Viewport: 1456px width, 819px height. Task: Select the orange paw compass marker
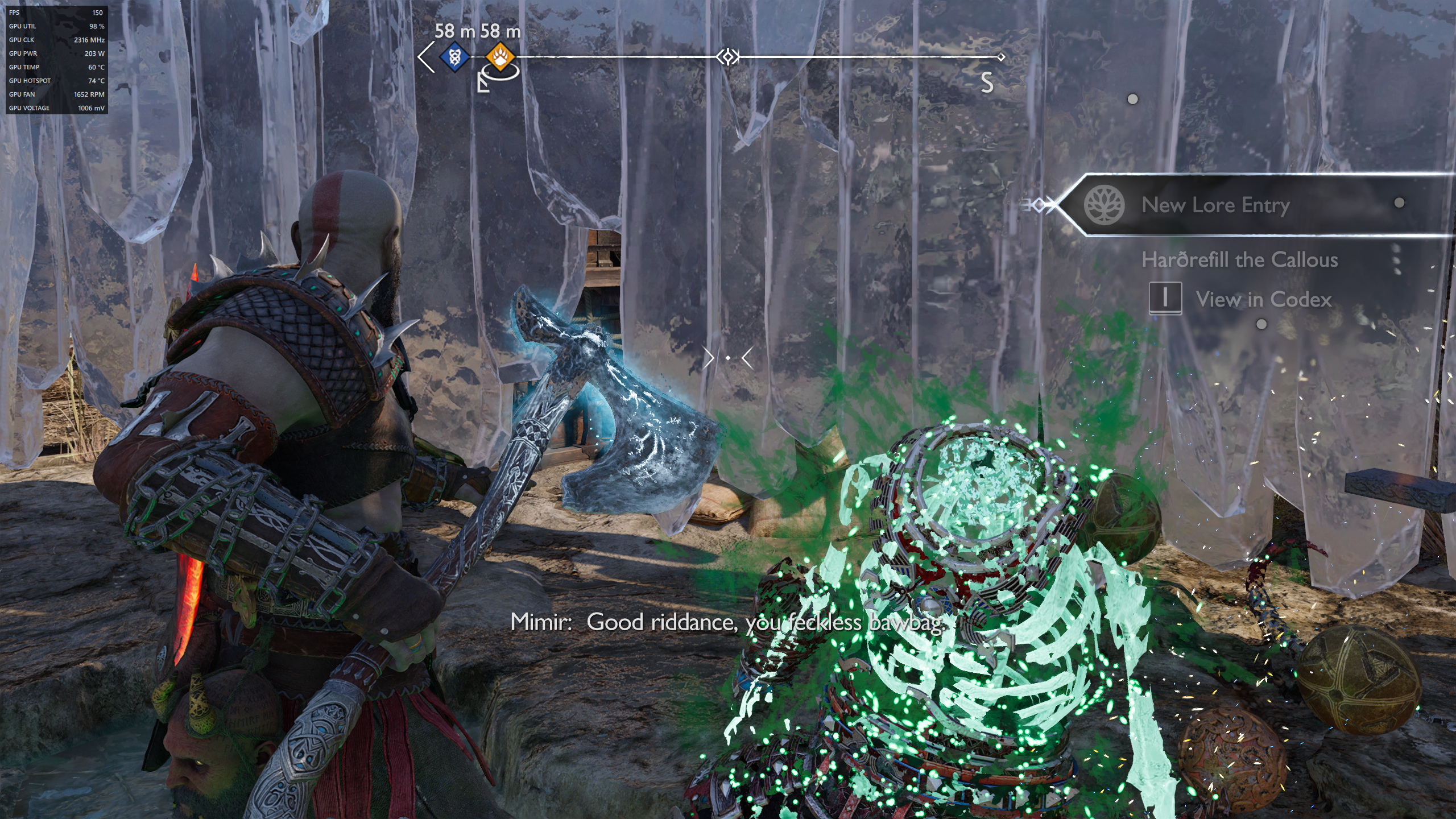click(x=500, y=57)
